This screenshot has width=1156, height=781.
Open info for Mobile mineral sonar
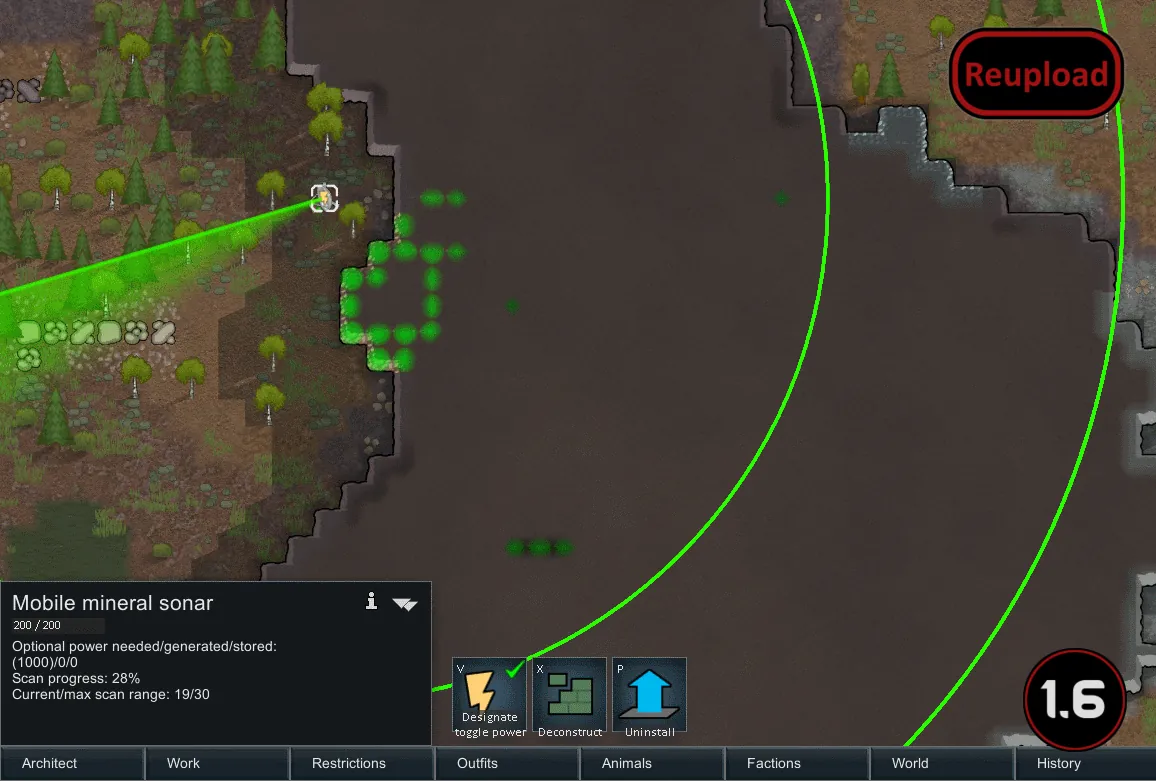(371, 601)
